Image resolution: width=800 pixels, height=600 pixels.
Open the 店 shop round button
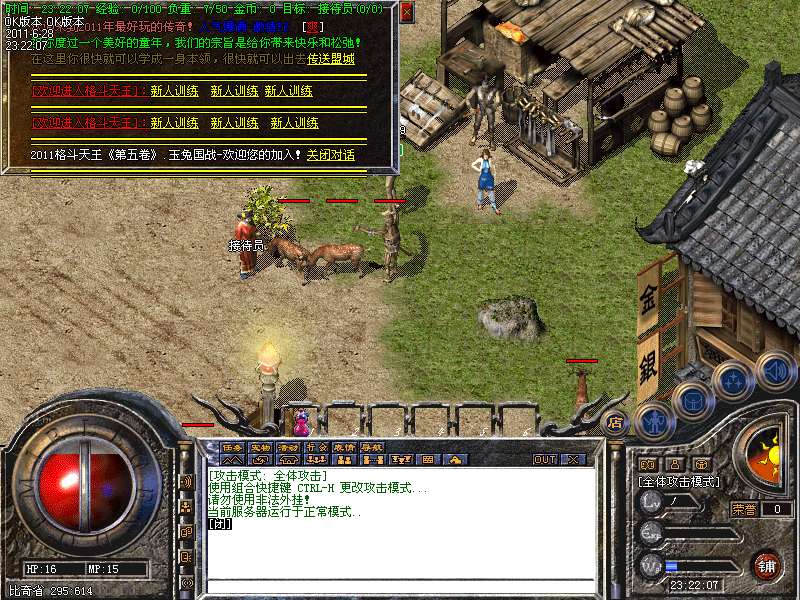point(615,422)
